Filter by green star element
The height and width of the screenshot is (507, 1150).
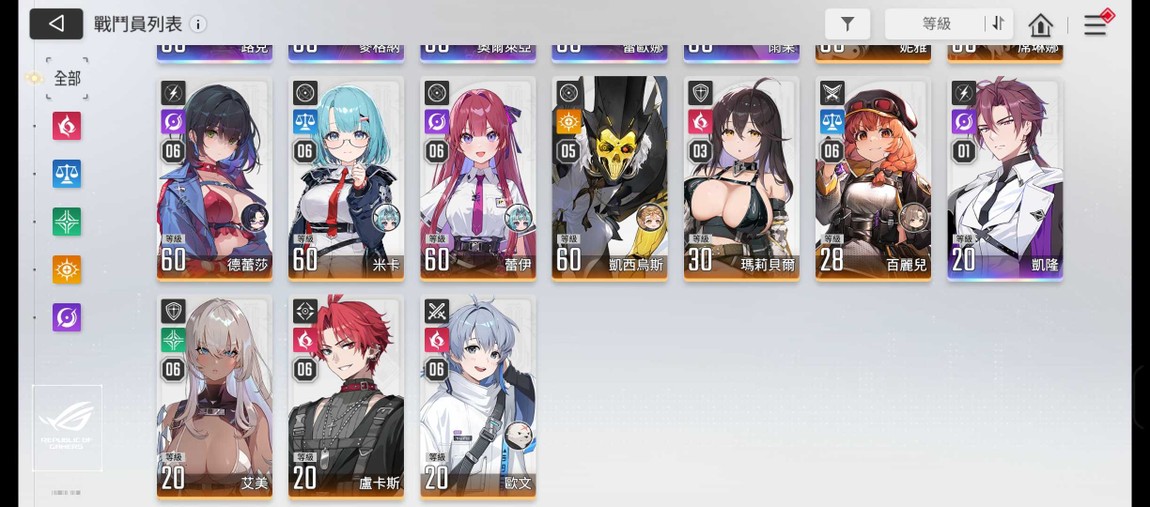click(x=67, y=221)
